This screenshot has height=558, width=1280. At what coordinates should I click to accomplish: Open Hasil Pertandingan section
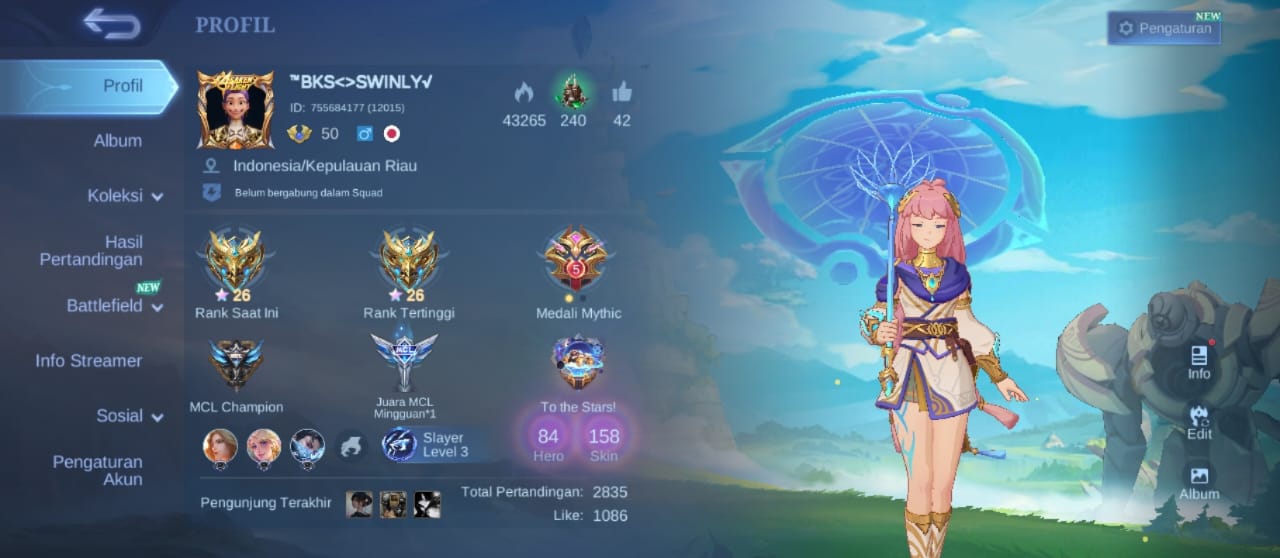pos(92,251)
